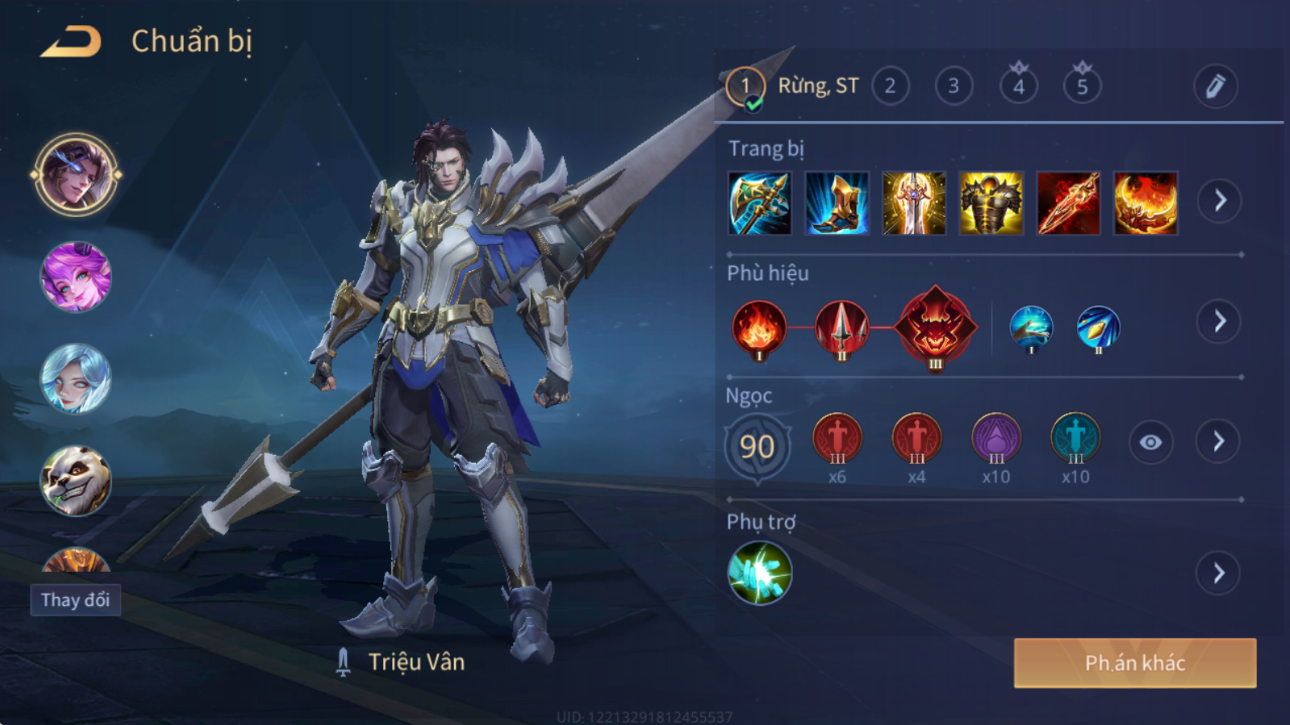
Task: Switch to build preset 3
Action: 954,86
